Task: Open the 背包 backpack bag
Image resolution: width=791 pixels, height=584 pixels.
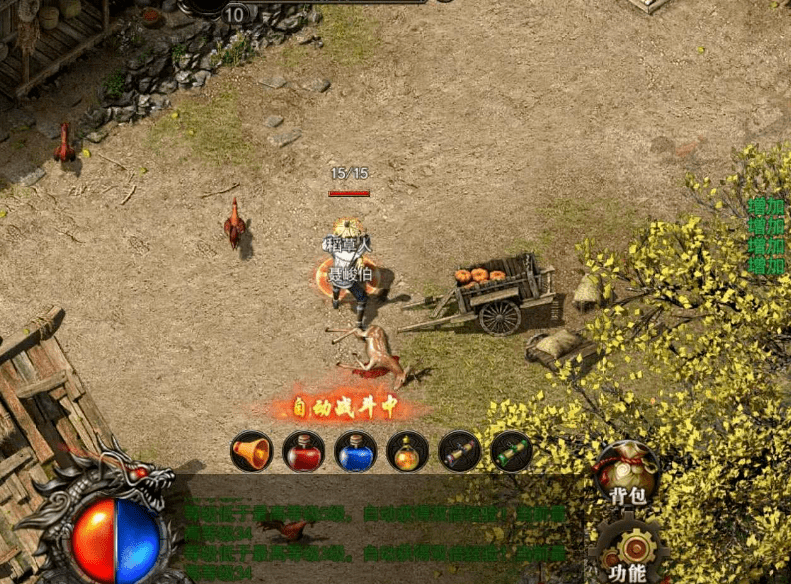Action: click(627, 471)
